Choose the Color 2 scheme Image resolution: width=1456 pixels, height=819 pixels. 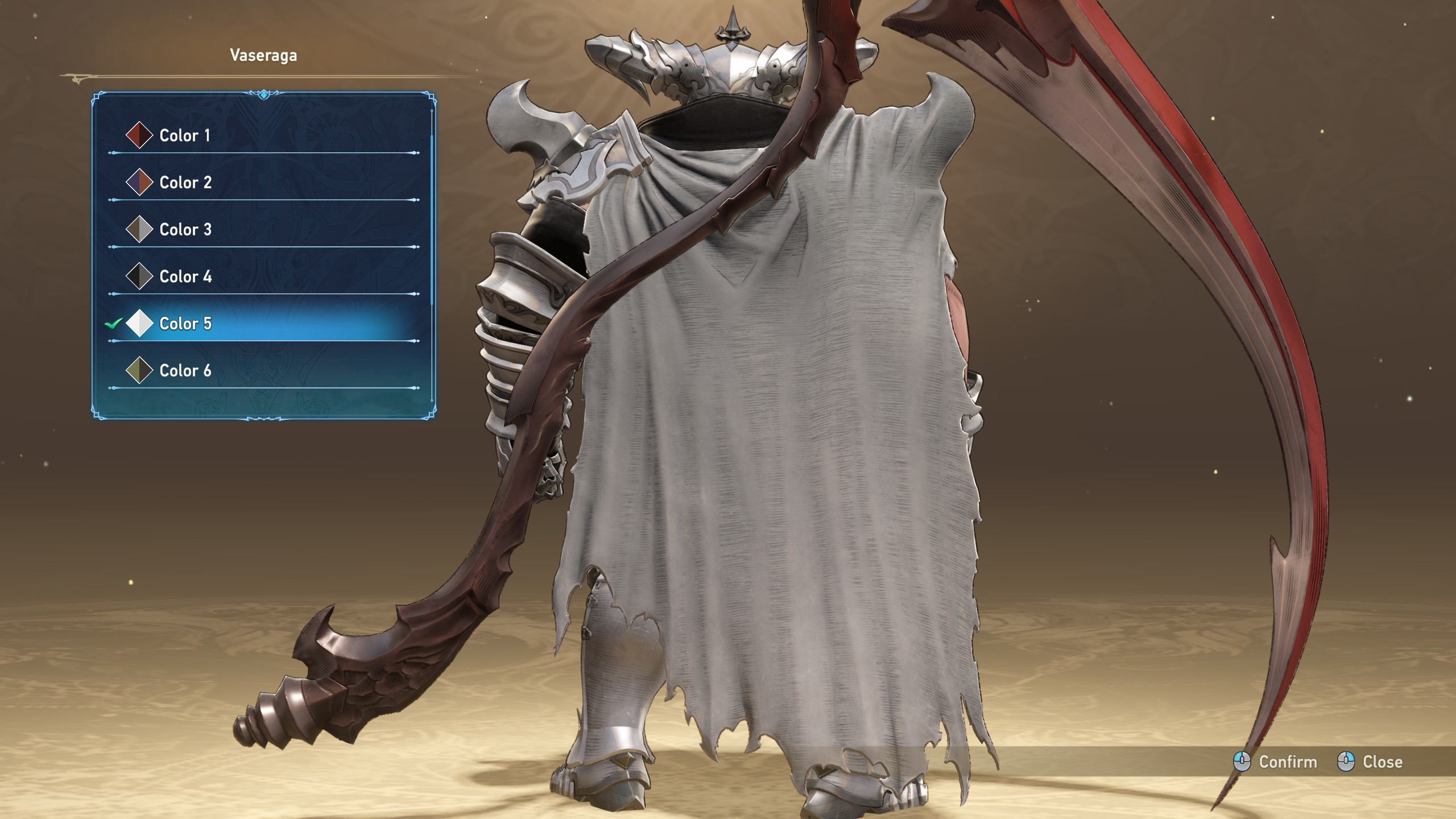pos(185,183)
